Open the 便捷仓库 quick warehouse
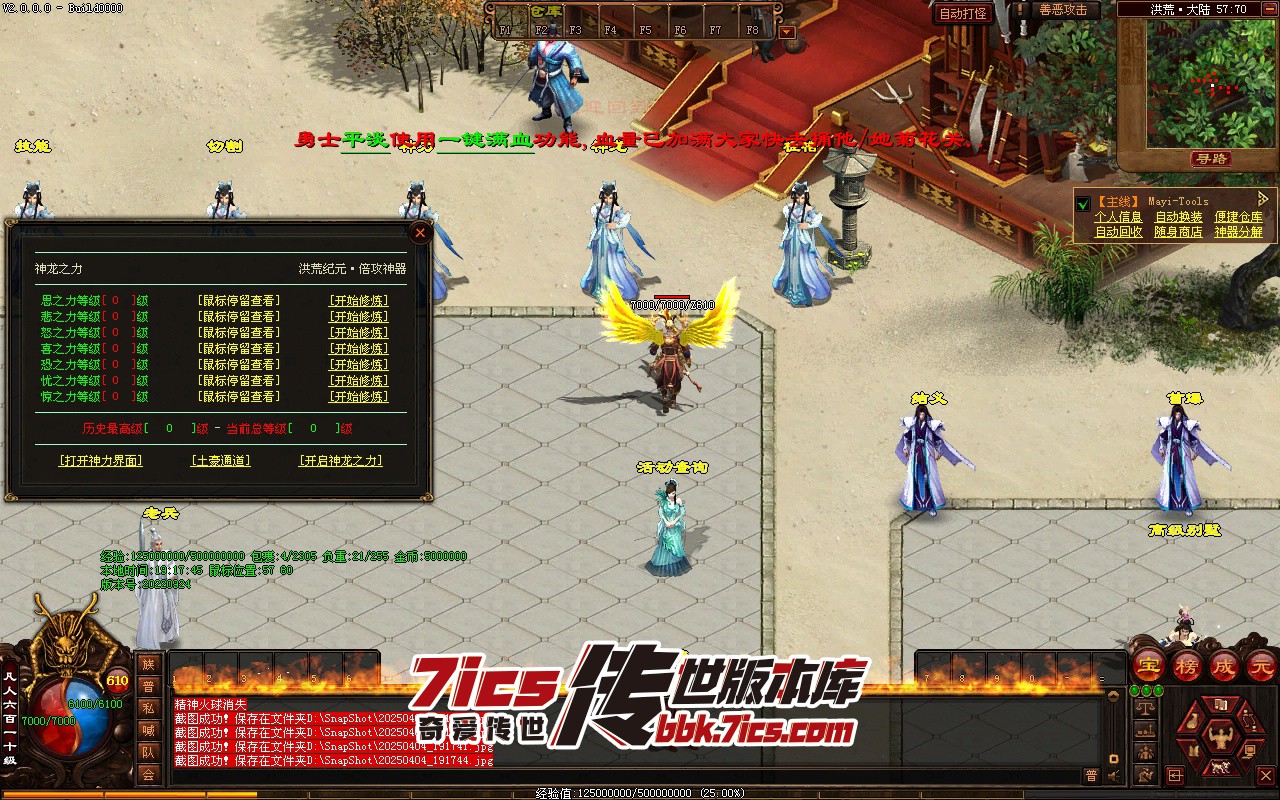 (1238, 217)
